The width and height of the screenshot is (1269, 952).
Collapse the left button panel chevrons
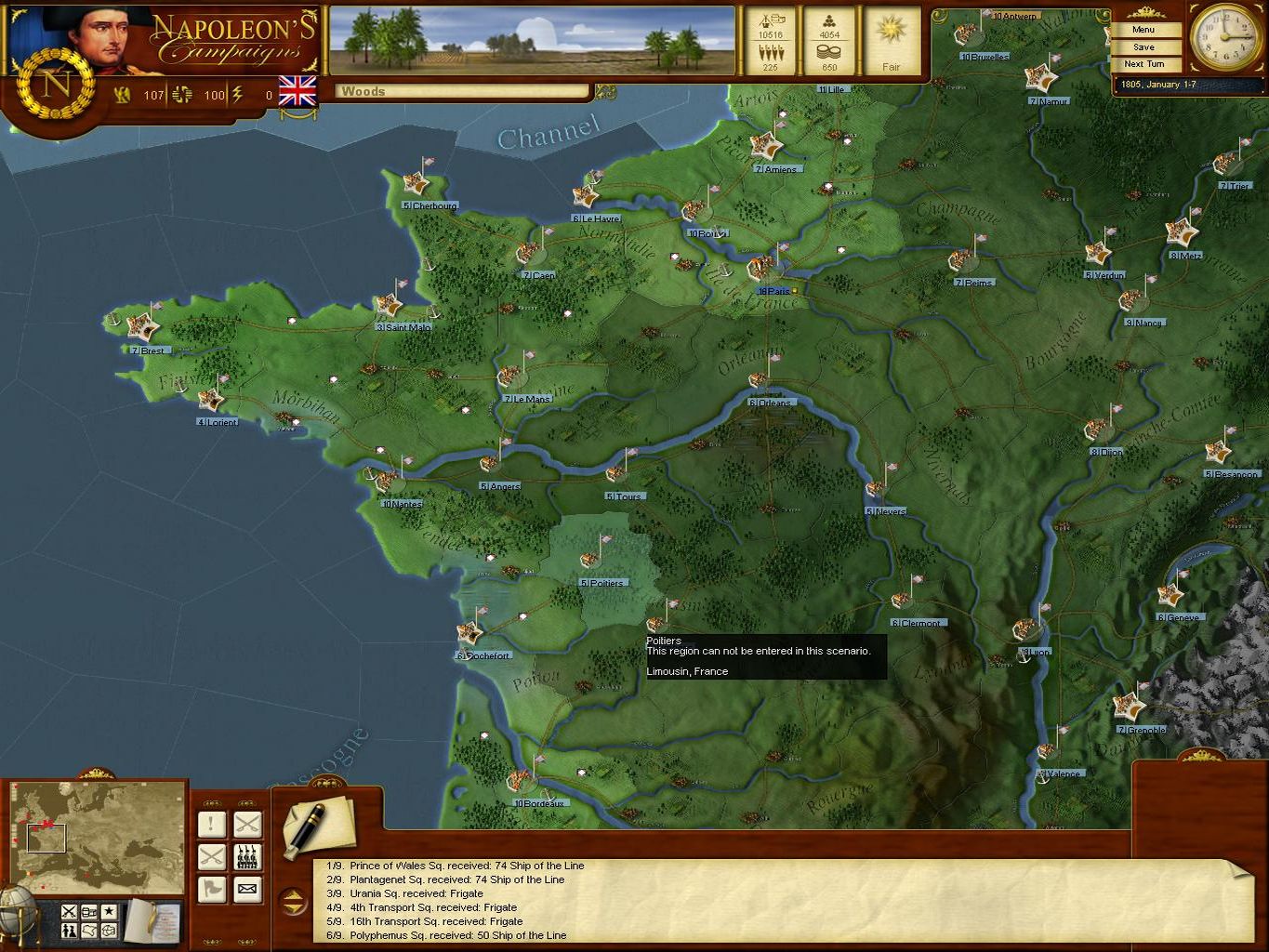click(x=212, y=803)
